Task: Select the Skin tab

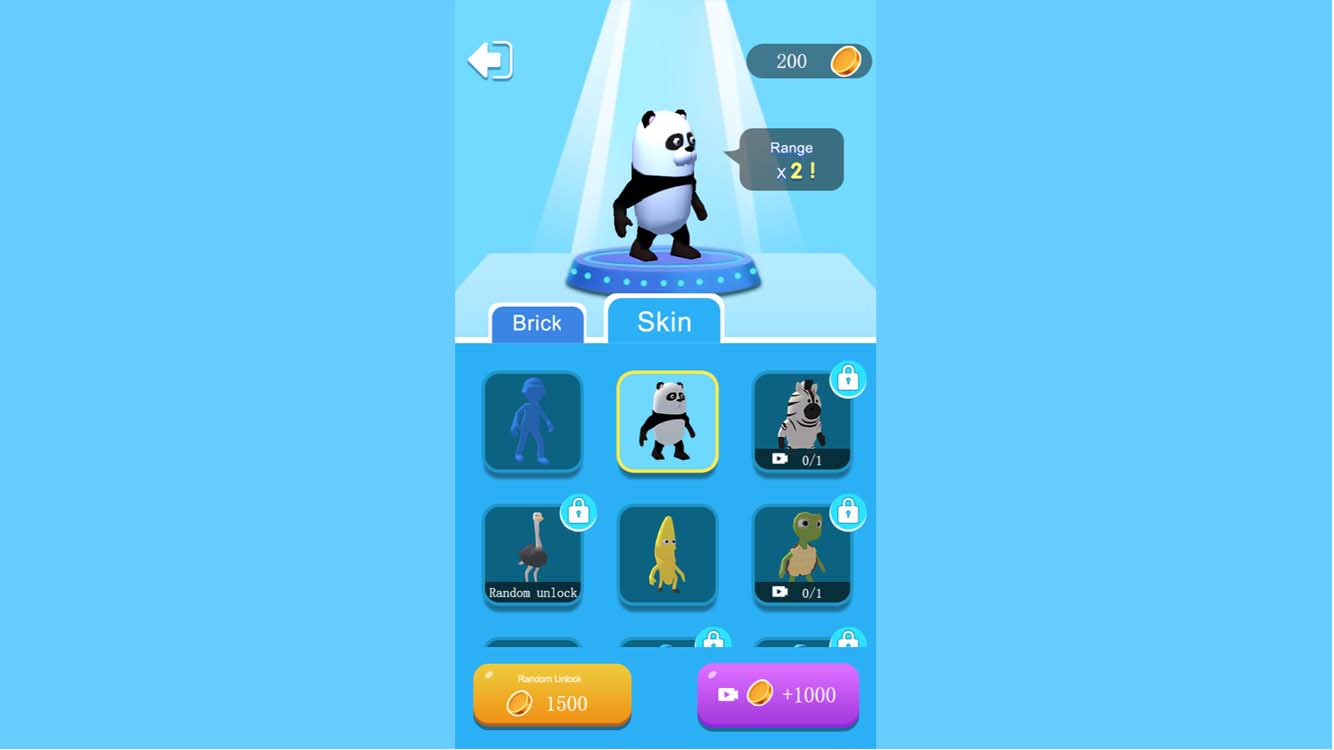Action: tap(664, 321)
